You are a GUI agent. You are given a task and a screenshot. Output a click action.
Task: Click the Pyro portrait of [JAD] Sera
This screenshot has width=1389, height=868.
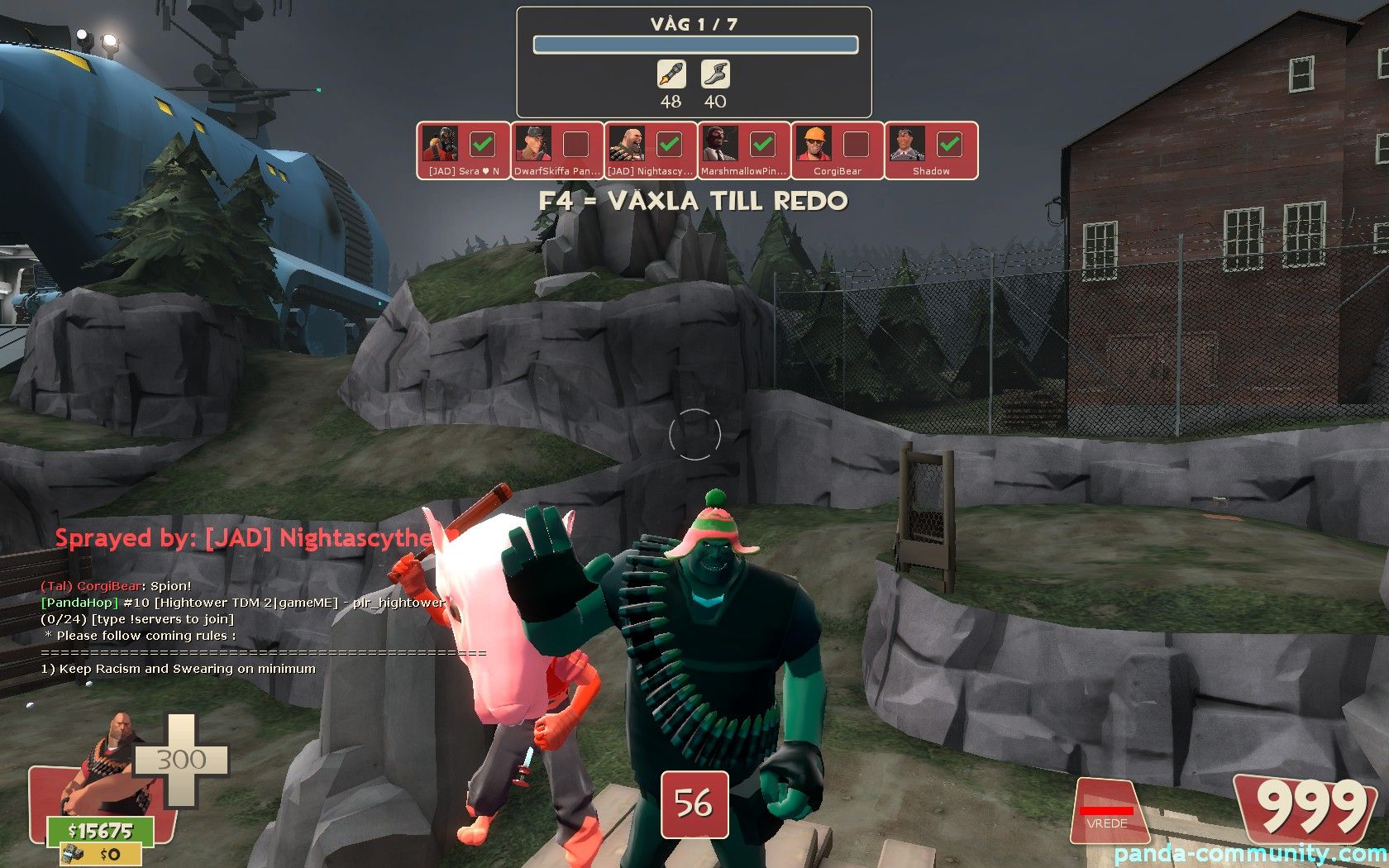(440, 145)
